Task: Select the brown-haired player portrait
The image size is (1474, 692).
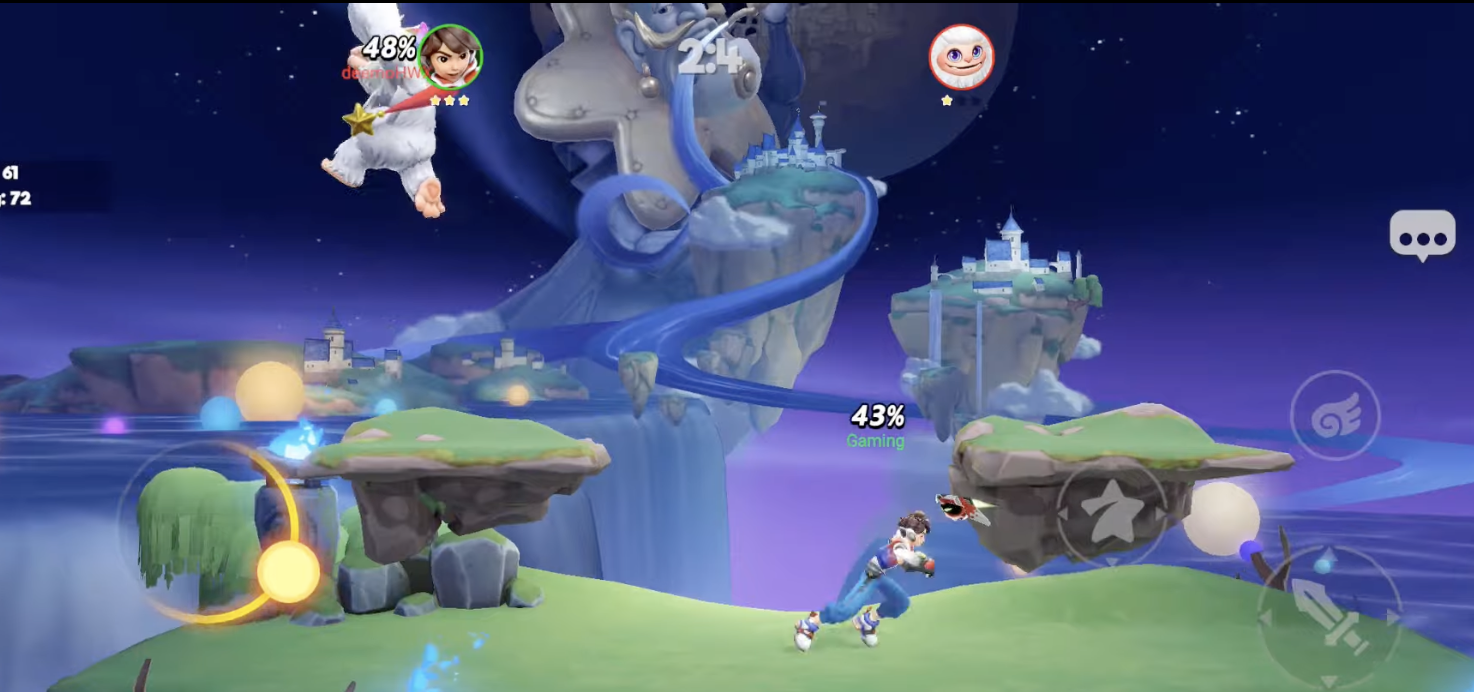Action: pyautogui.click(x=450, y=57)
